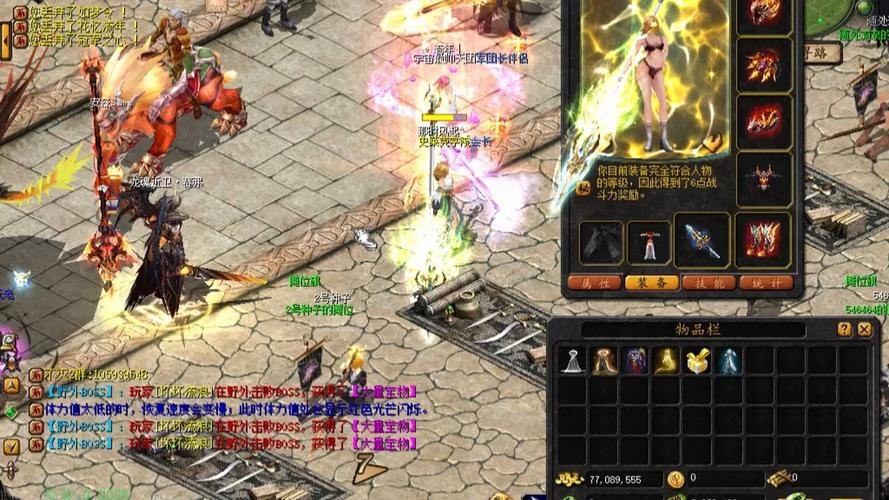Select the purple armor inventory item
The height and width of the screenshot is (500, 889).
pos(636,361)
